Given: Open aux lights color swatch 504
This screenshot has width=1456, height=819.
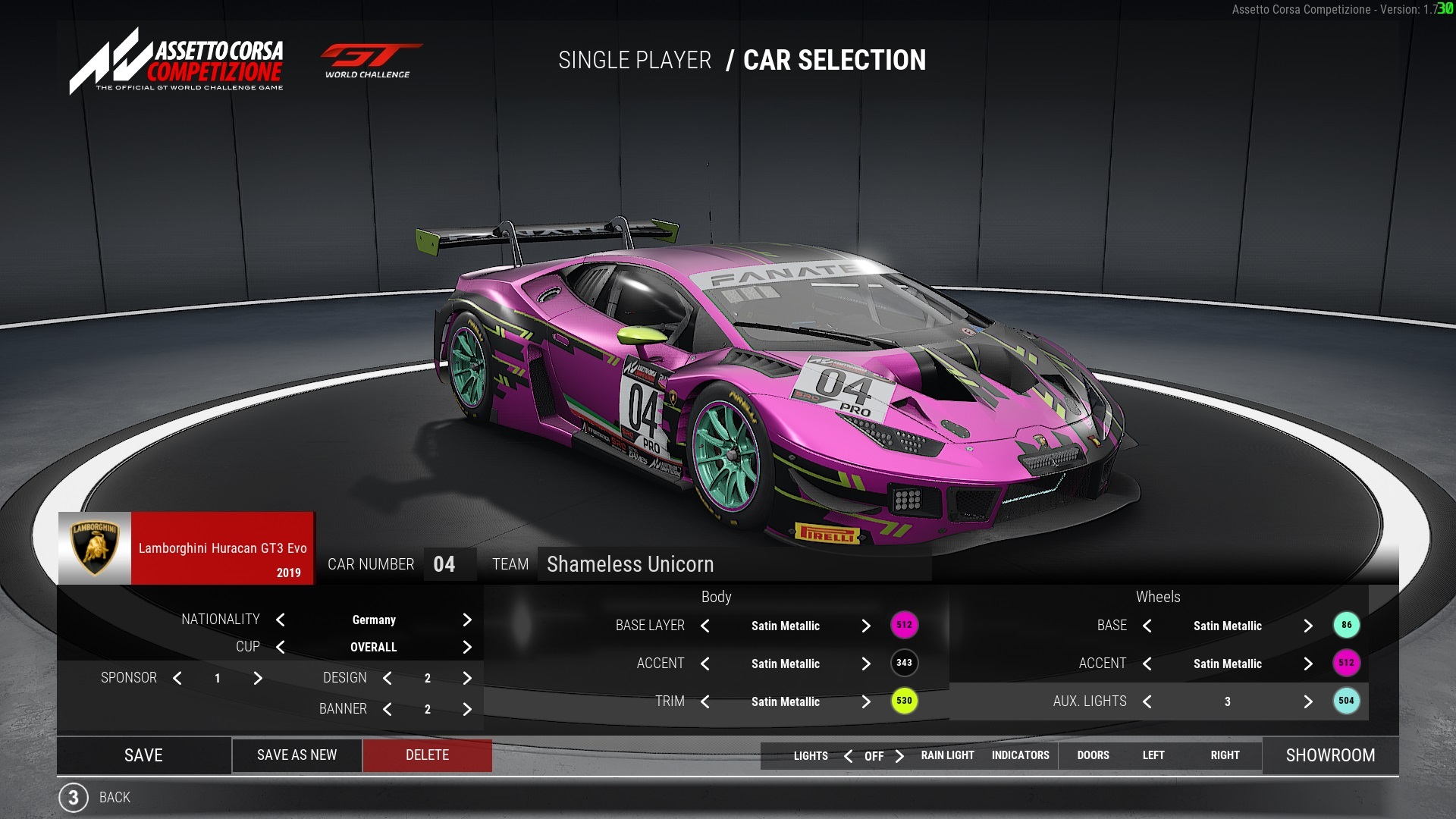Looking at the screenshot, I should pyautogui.click(x=1346, y=701).
